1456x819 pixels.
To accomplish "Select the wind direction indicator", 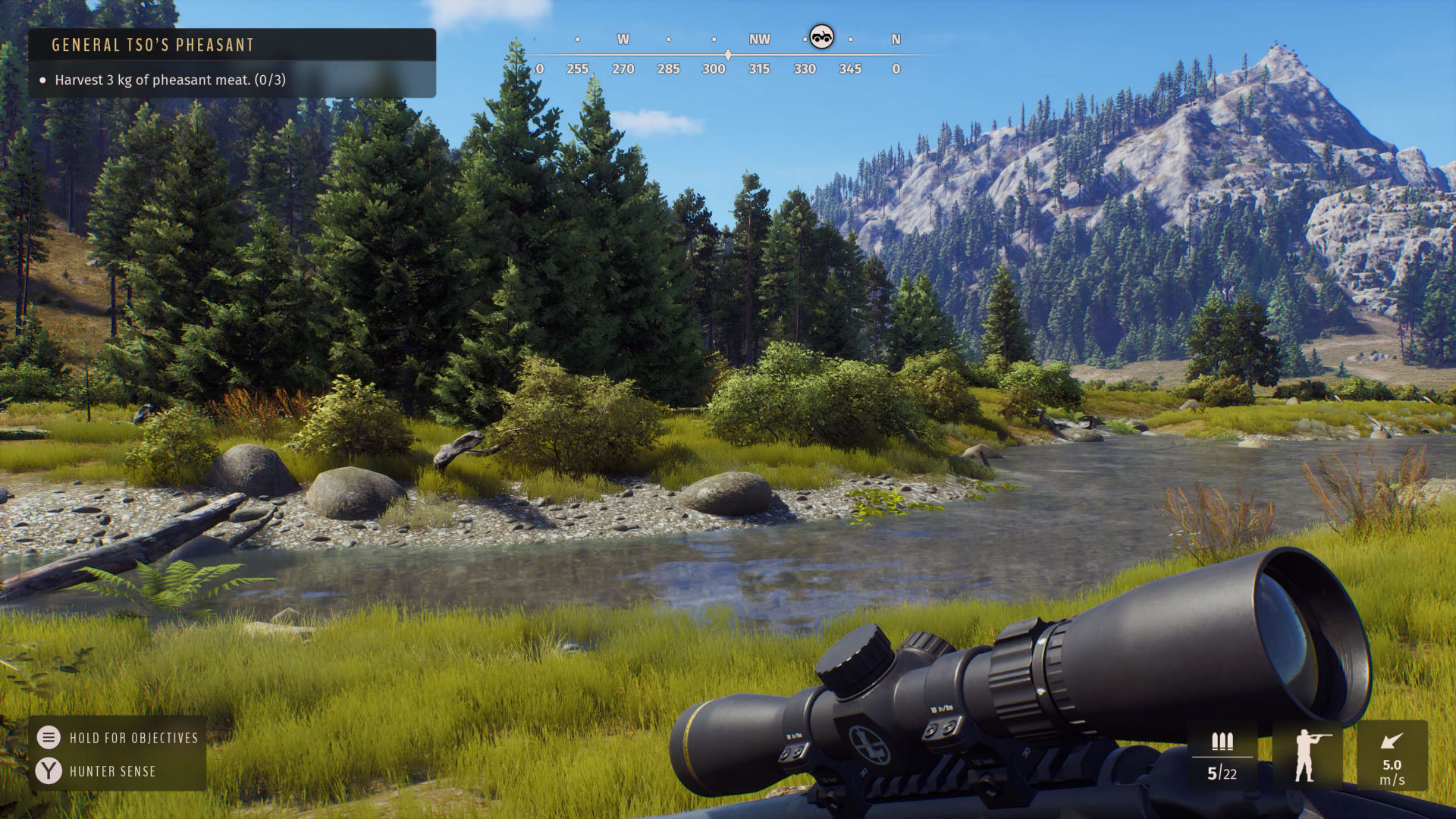I will click(x=1392, y=755).
